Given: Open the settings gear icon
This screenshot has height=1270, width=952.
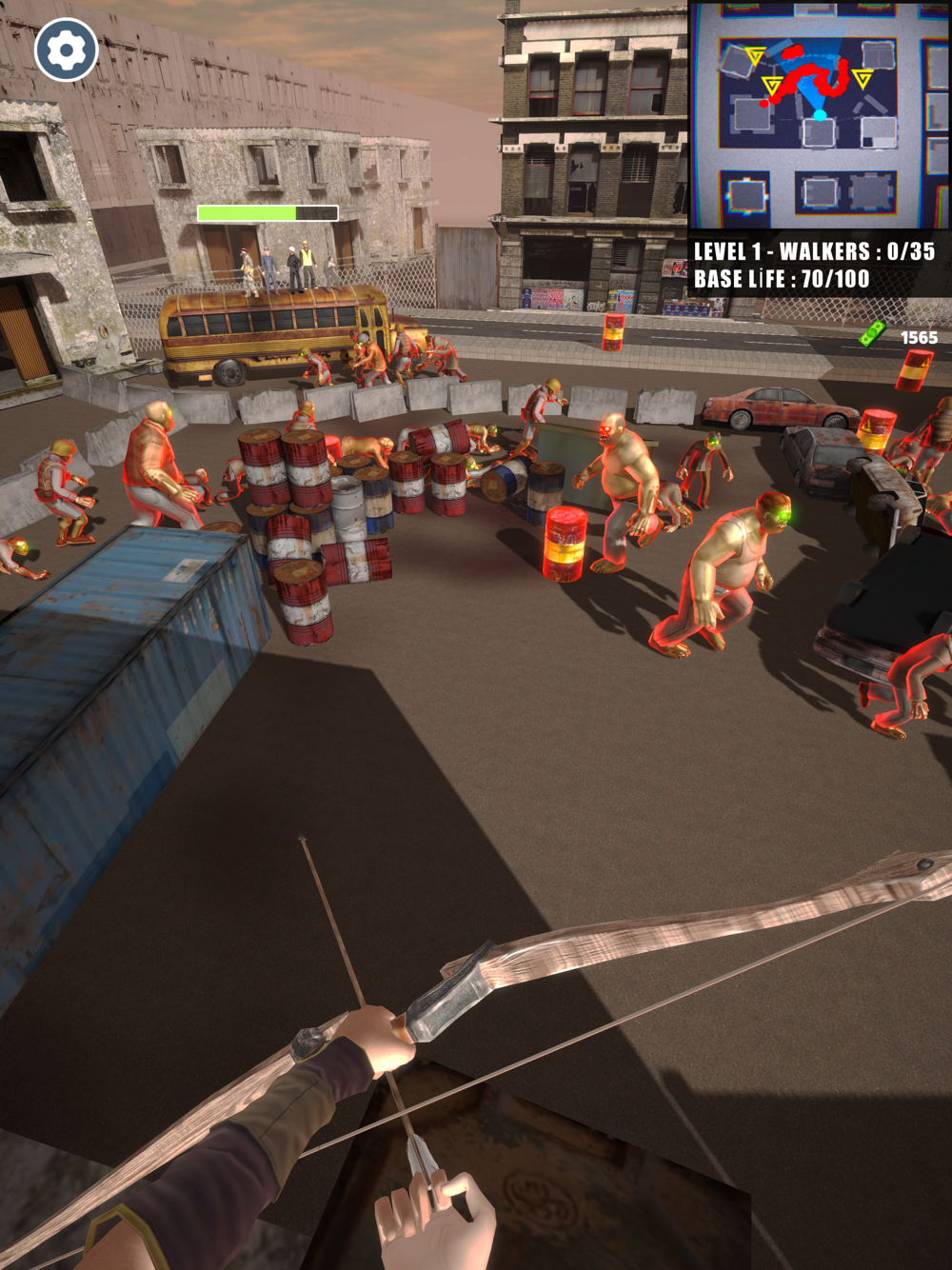Looking at the screenshot, I should 67,50.
